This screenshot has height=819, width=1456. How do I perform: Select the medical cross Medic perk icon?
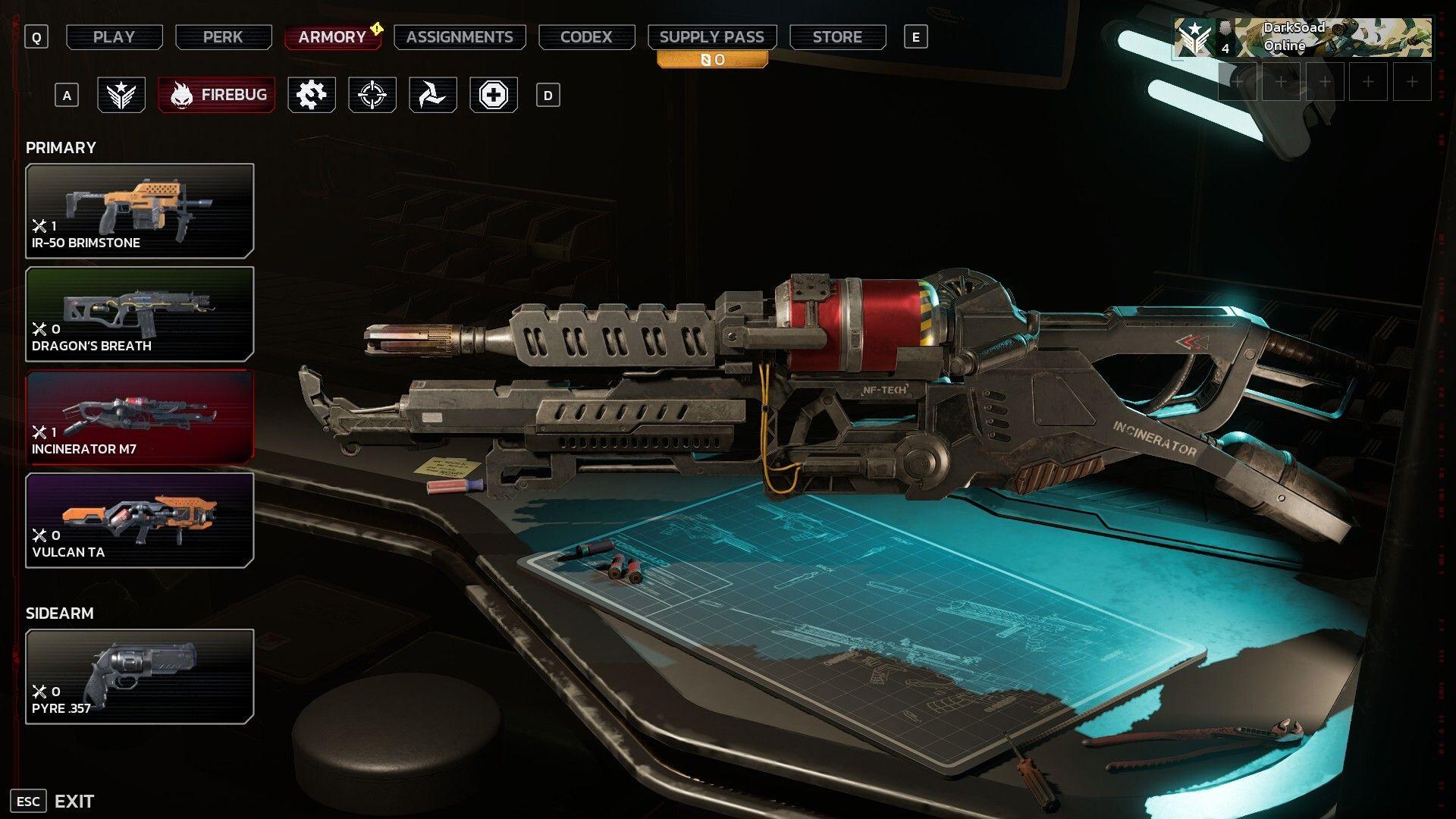coord(493,96)
